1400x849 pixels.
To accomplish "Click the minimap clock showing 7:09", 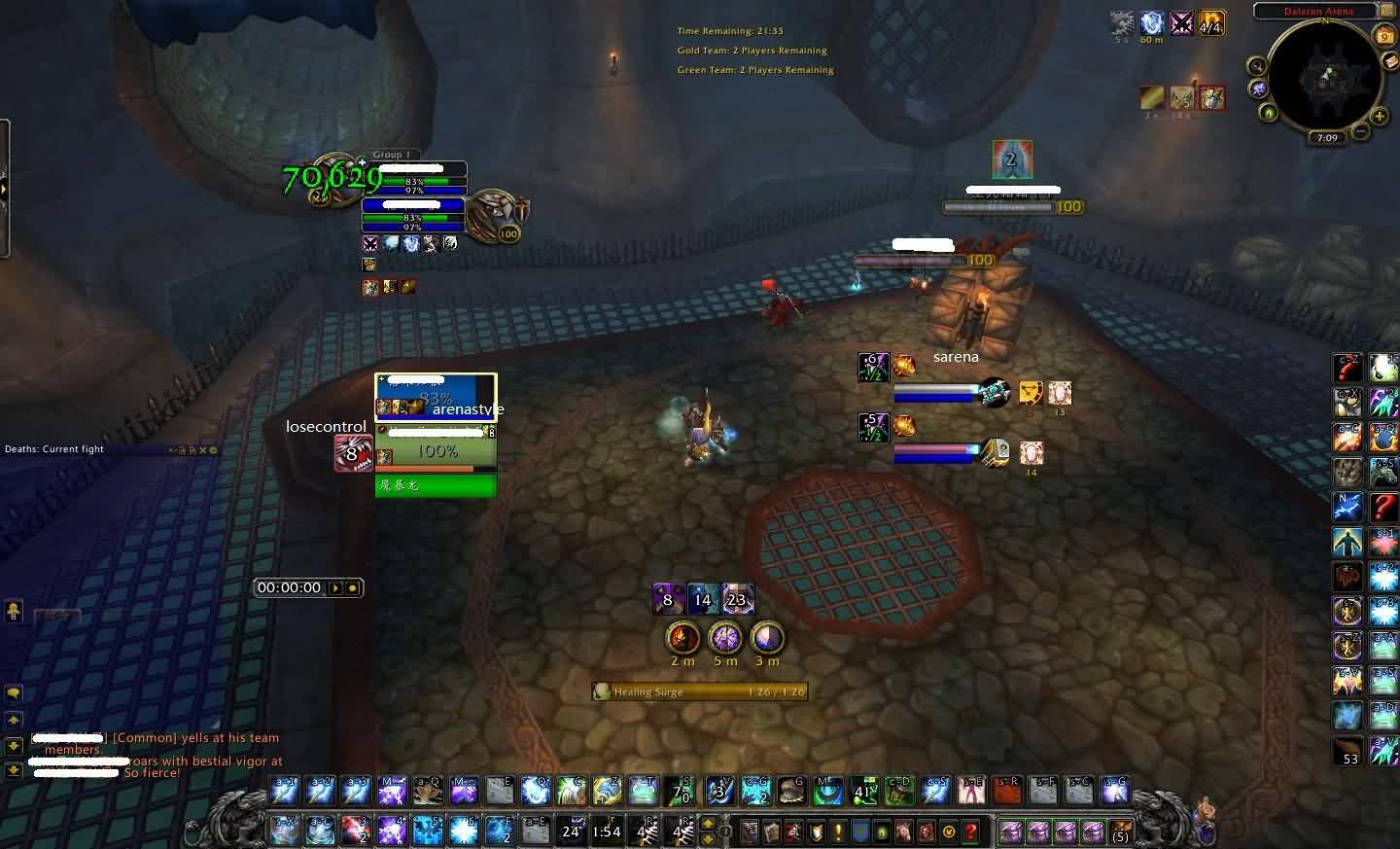I will pos(1327,138).
